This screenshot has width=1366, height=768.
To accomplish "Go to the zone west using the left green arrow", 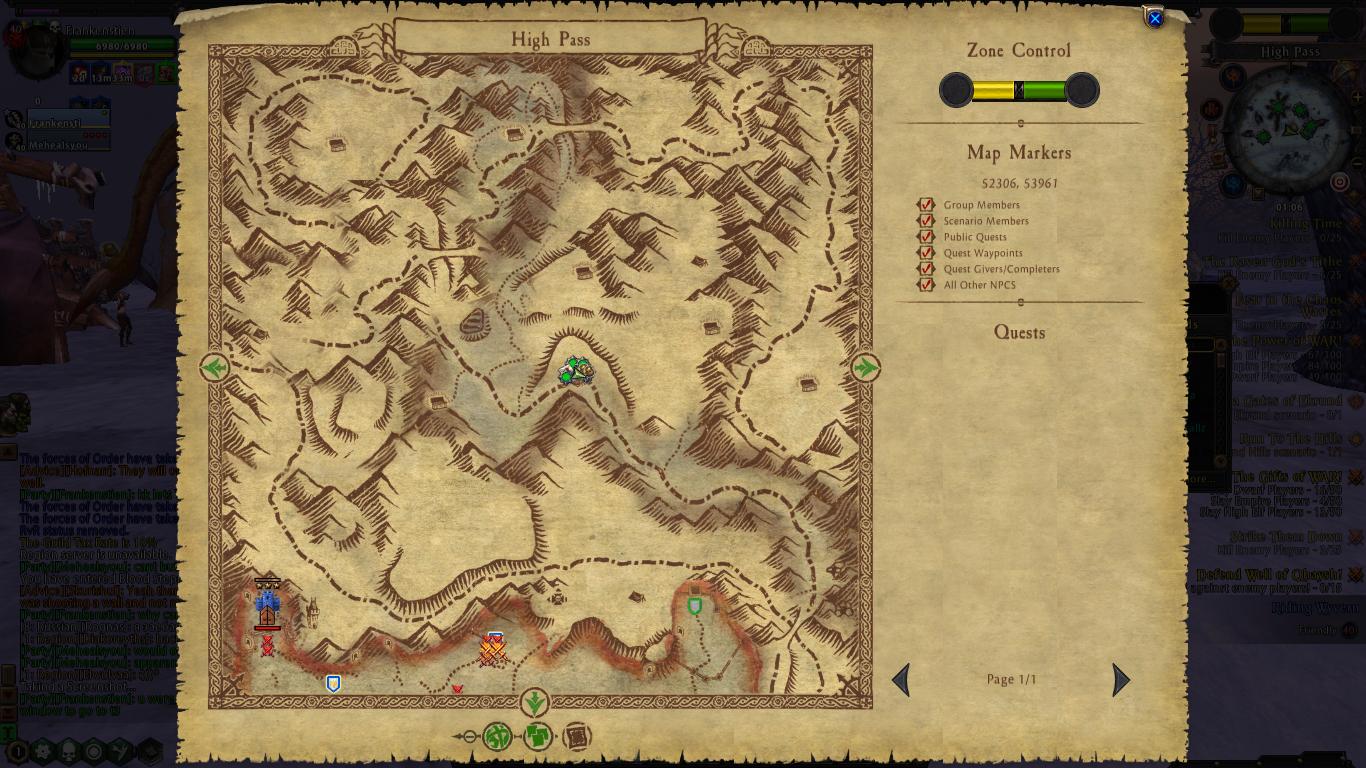I will (x=214, y=368).
